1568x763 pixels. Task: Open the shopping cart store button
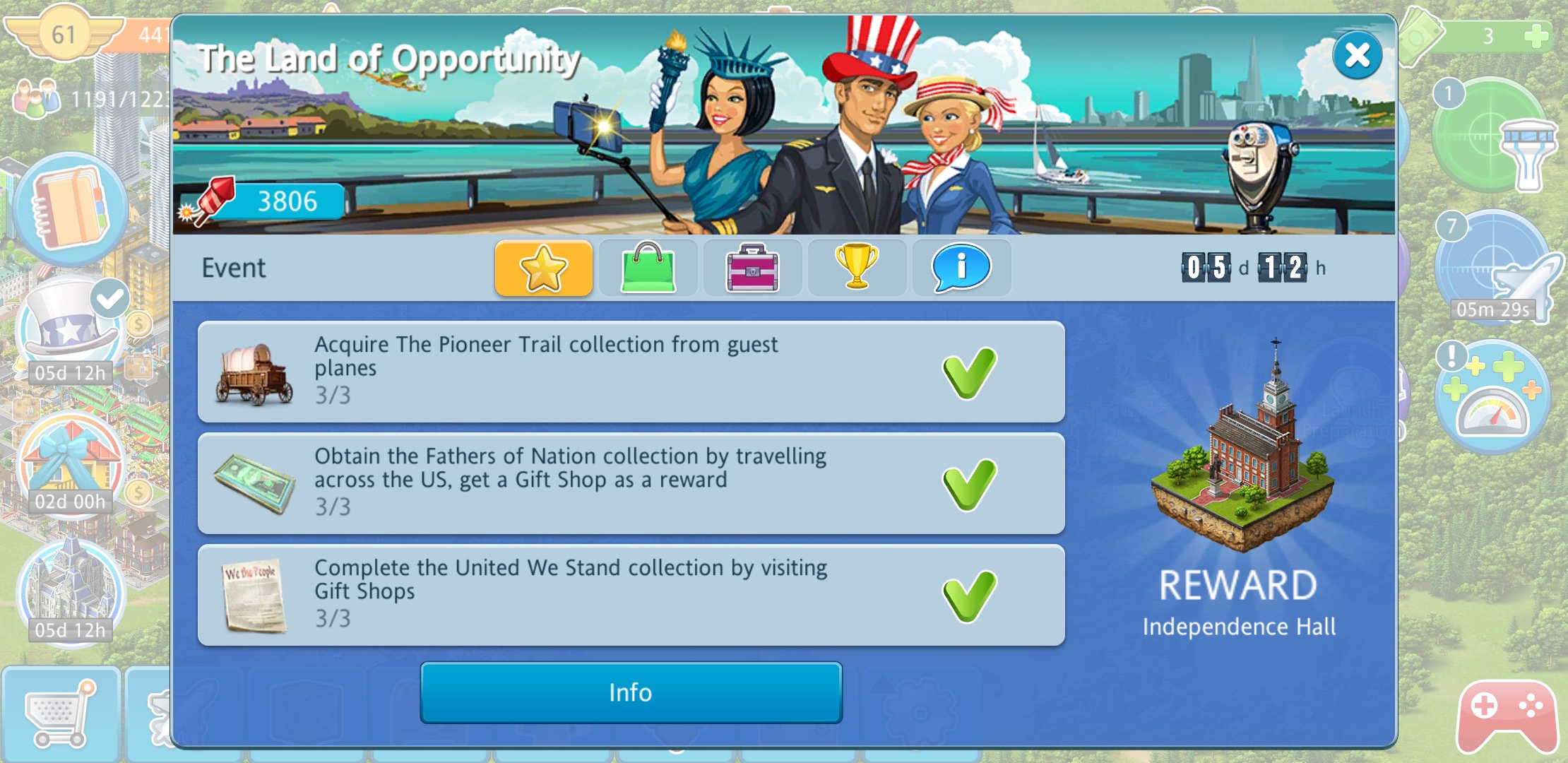pyautogui.click(x=60, y=714)
